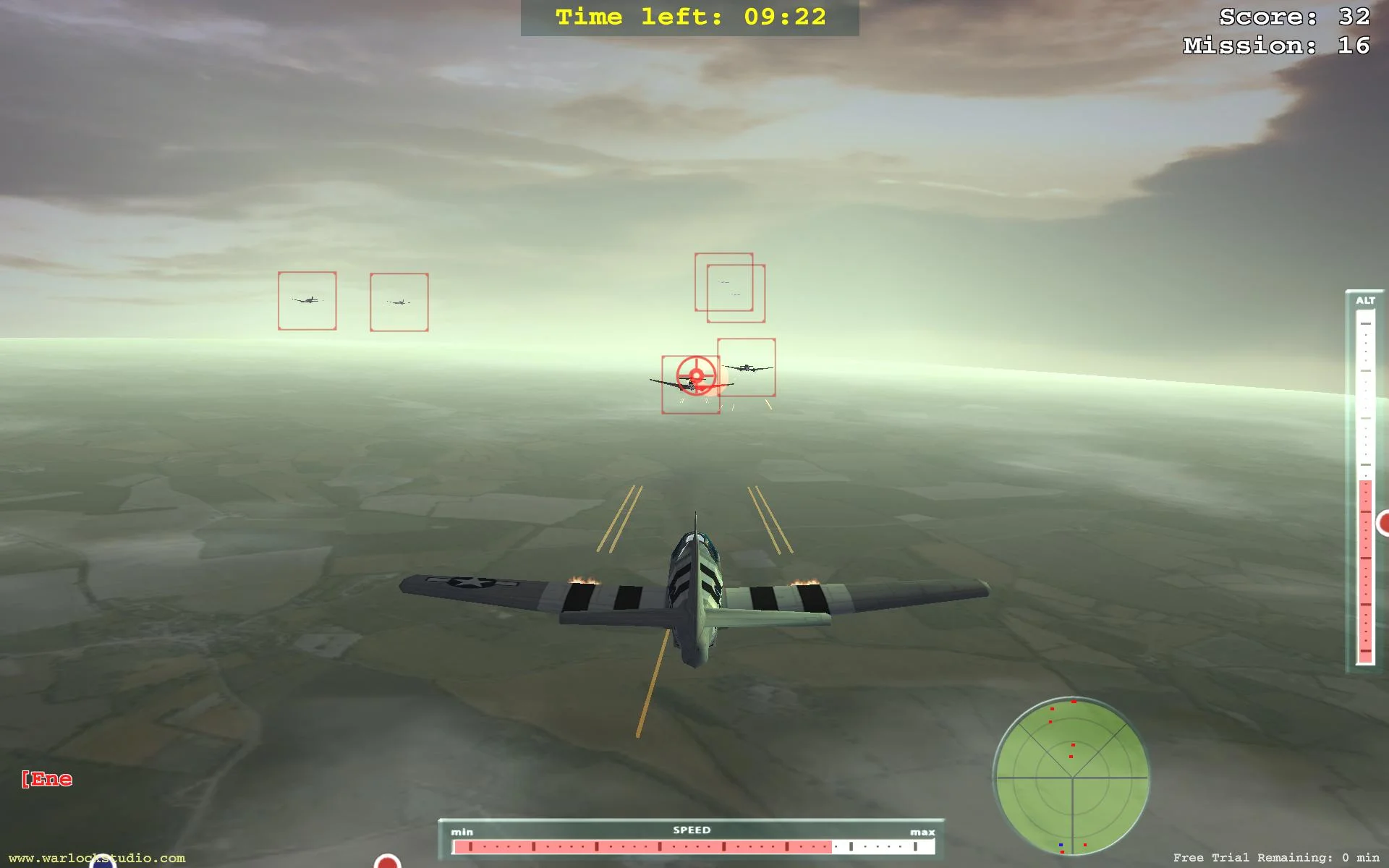Click the blue friendly blip on the radar
The image size is (1389, 868).
click(1061, 845)
